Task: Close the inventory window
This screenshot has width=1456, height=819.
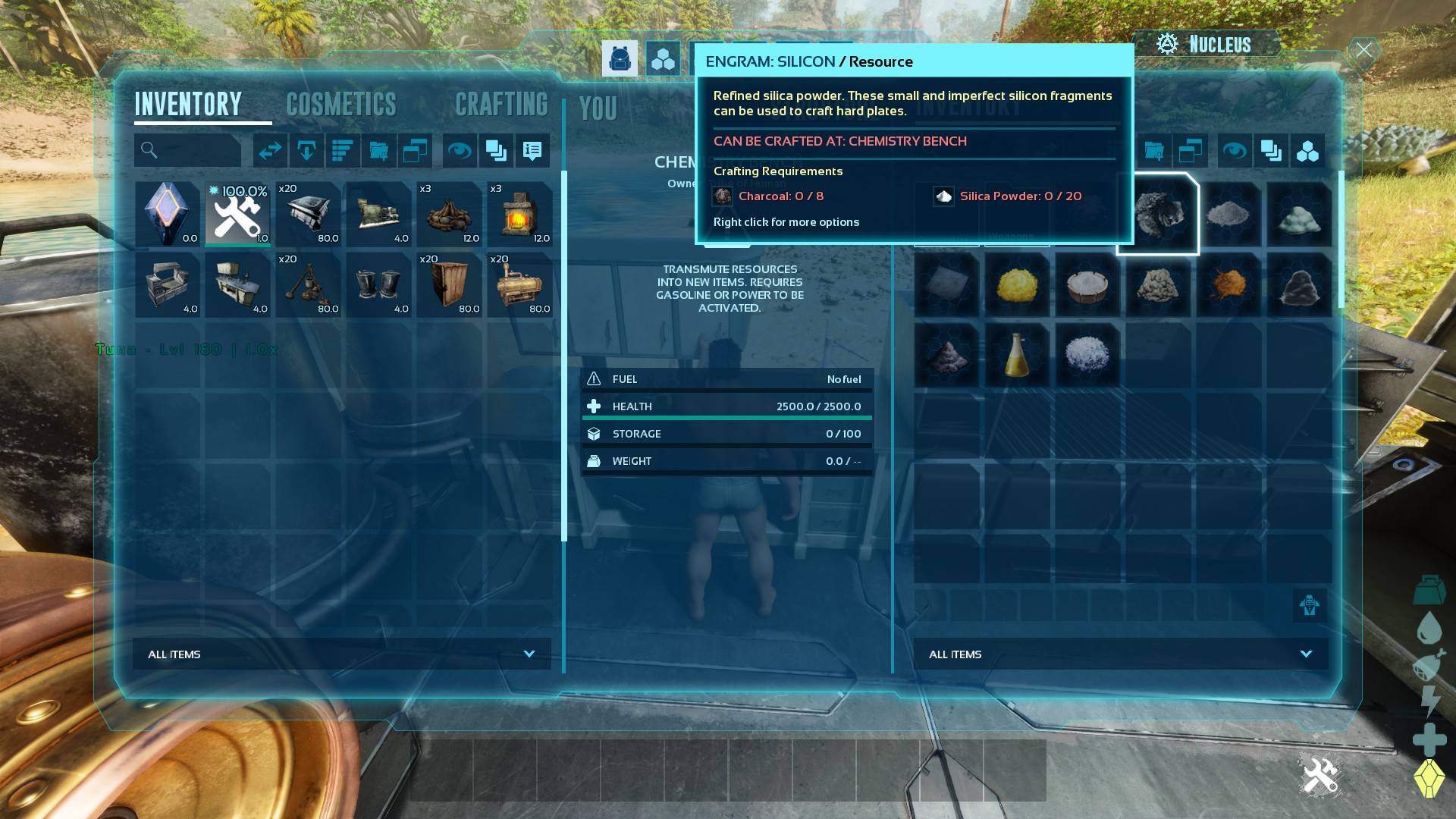Action: coord(1363,50)
